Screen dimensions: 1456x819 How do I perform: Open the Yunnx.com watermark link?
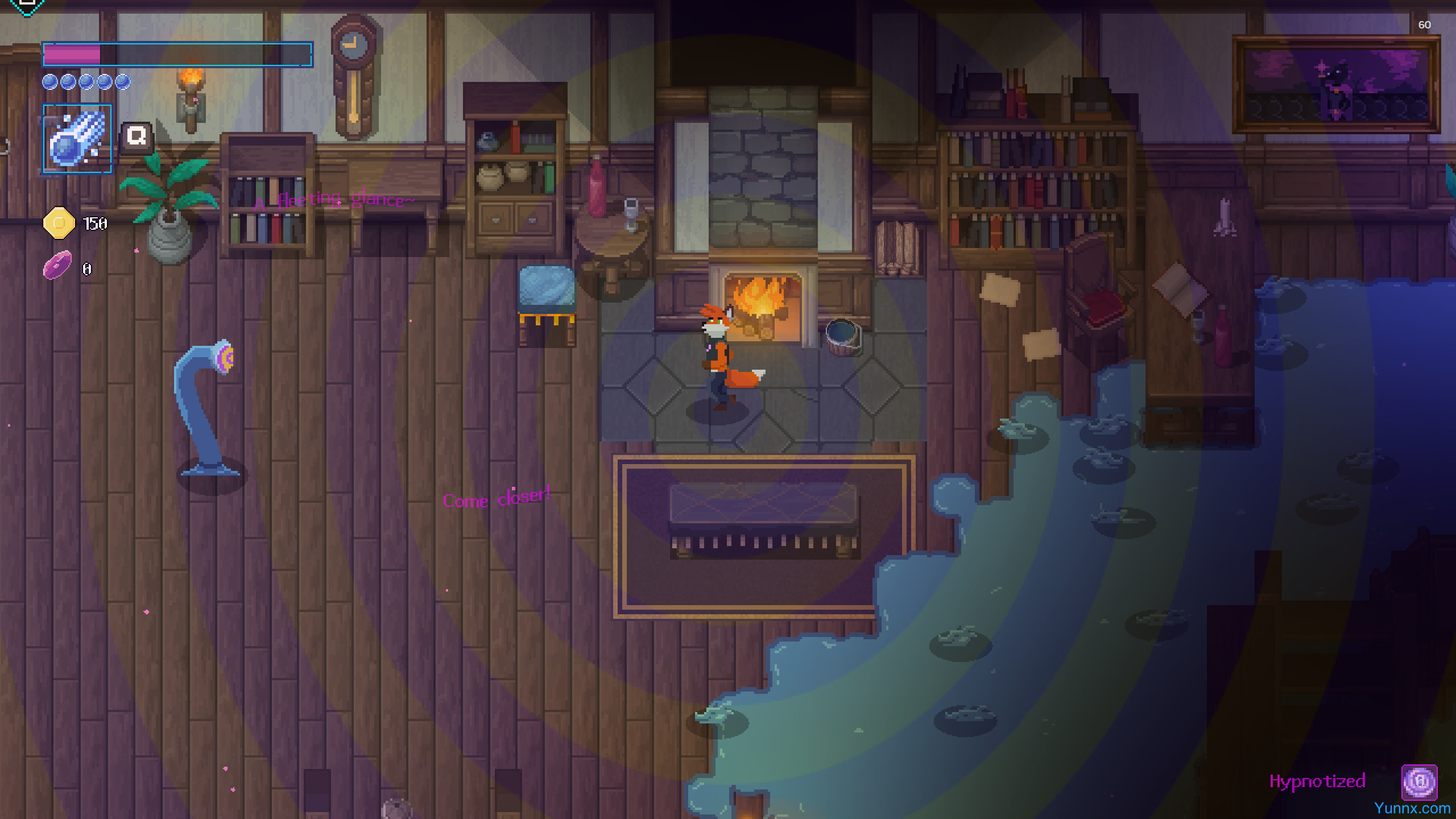1412,808
